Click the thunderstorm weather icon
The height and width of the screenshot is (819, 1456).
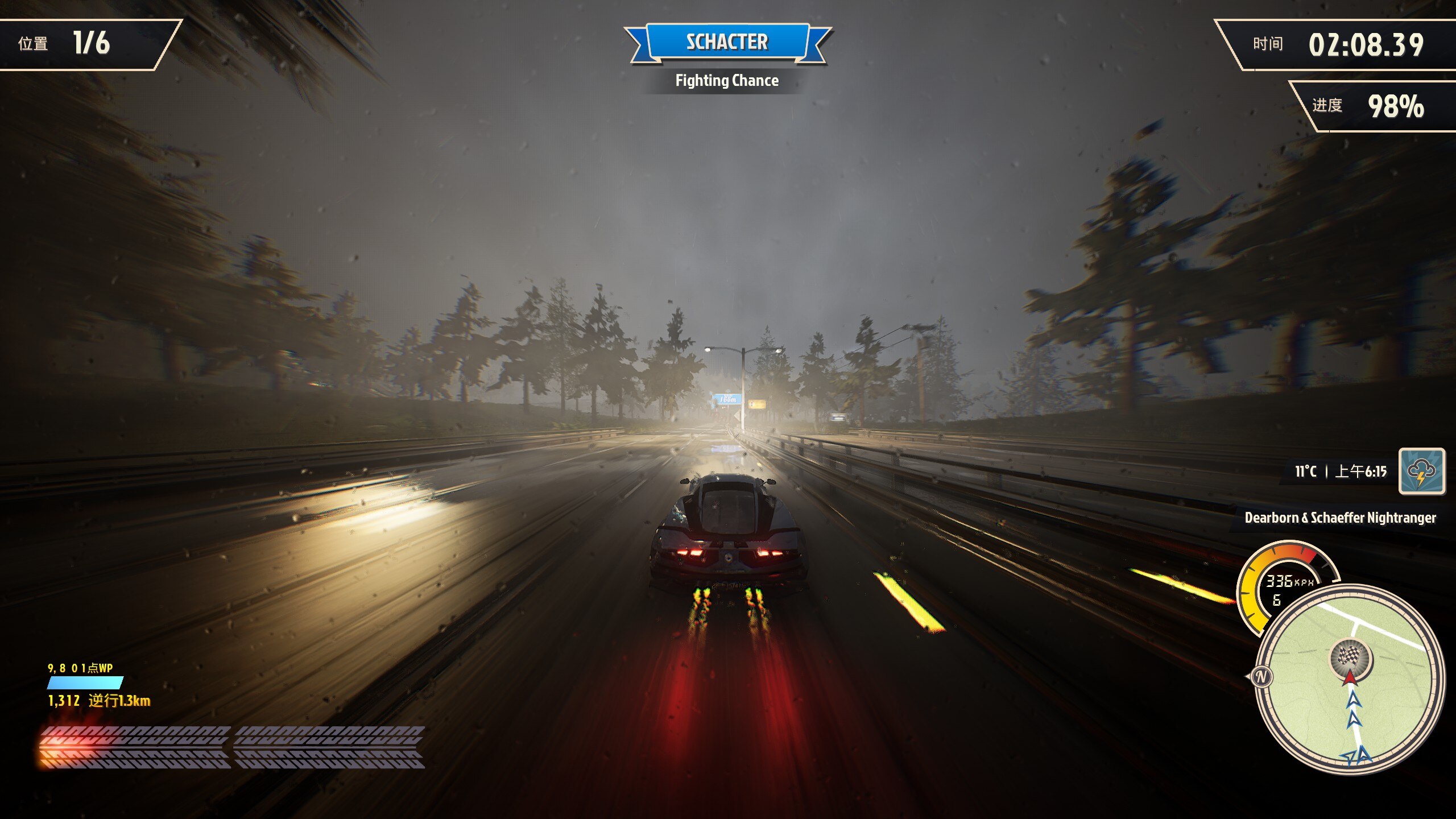point(1421,471)
